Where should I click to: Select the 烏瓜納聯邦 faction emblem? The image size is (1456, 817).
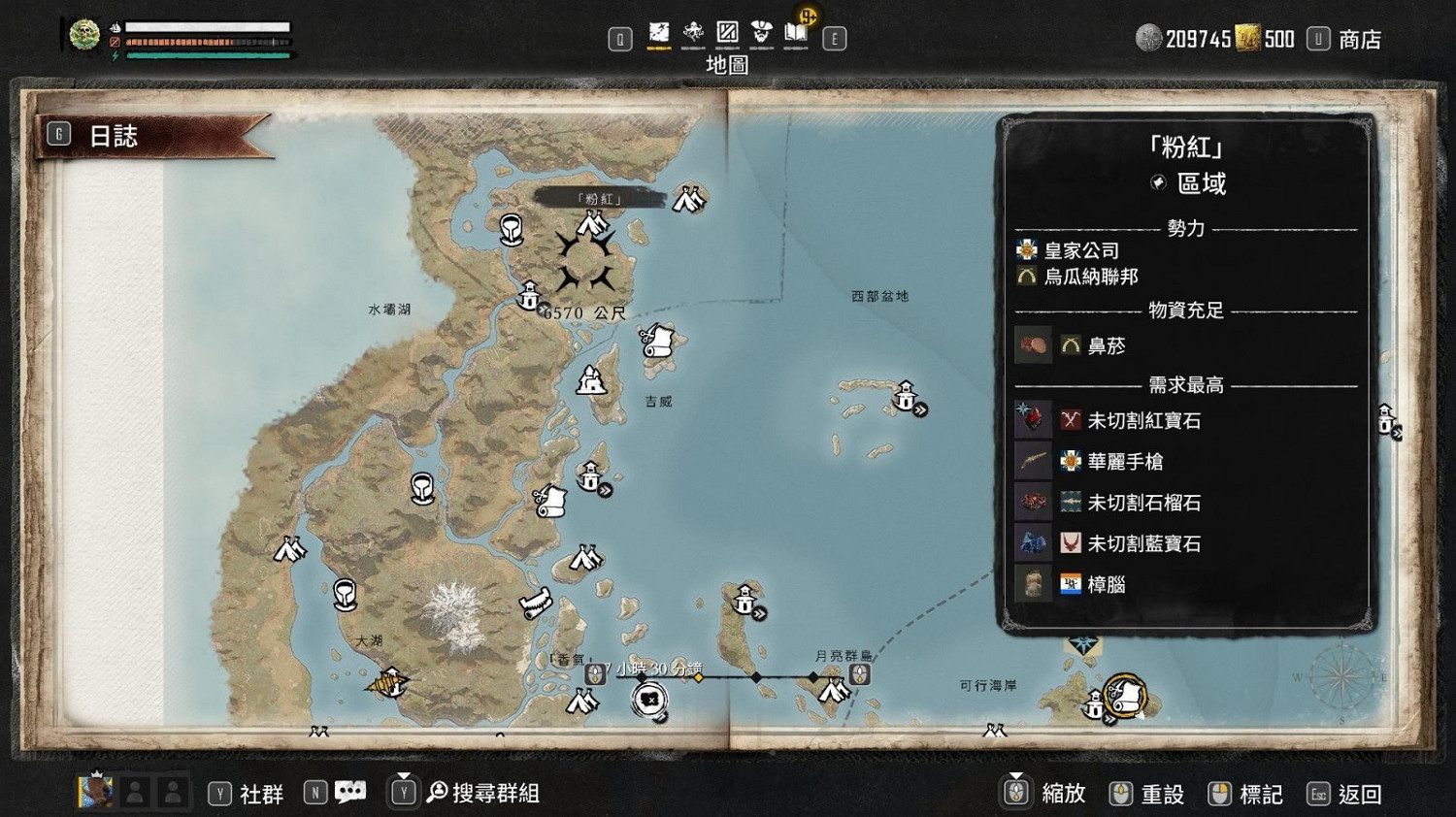(1027, 277)
